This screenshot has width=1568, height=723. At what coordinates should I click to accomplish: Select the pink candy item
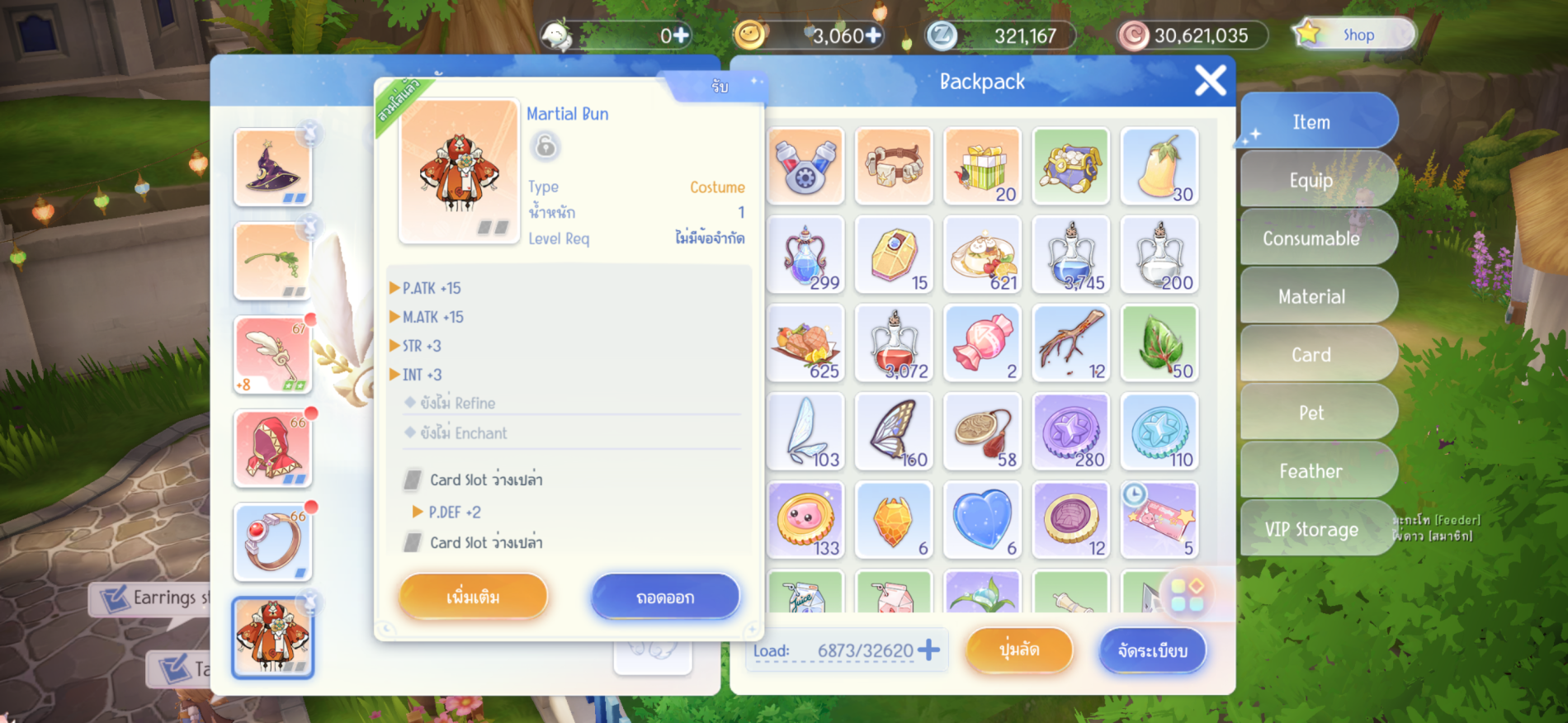click(982, 343)
